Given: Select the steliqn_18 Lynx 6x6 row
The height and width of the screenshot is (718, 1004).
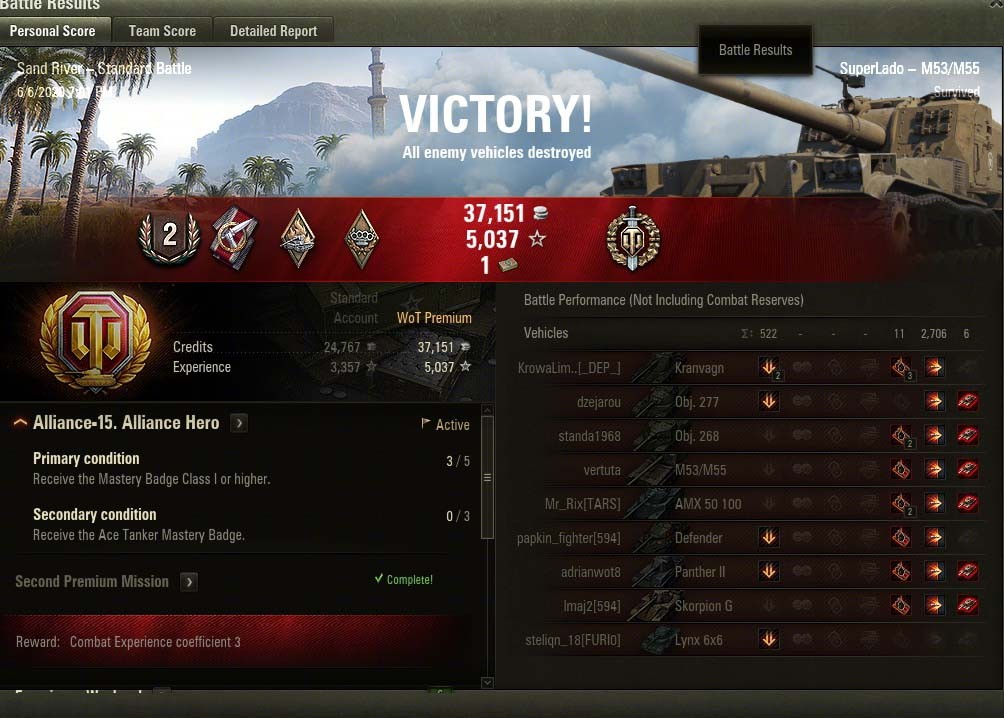Looking at the screenshot, I should click(700, 640).
